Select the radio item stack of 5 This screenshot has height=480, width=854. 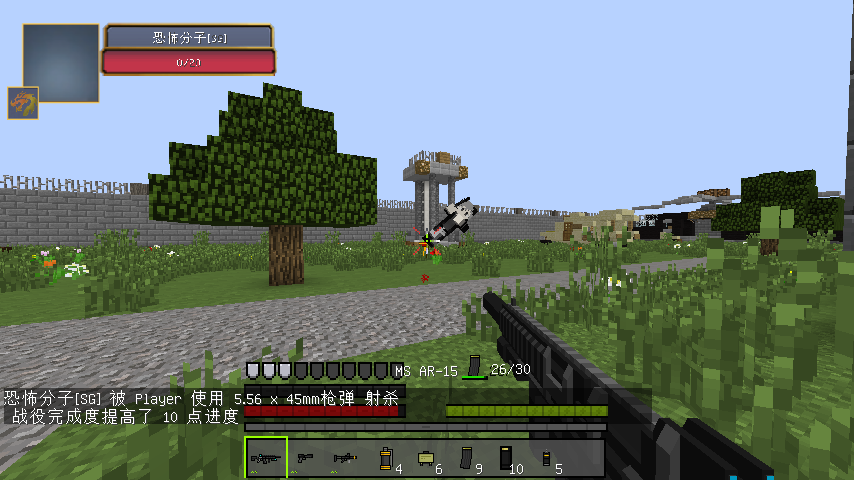pyautogui.click(x=546, y=458)
